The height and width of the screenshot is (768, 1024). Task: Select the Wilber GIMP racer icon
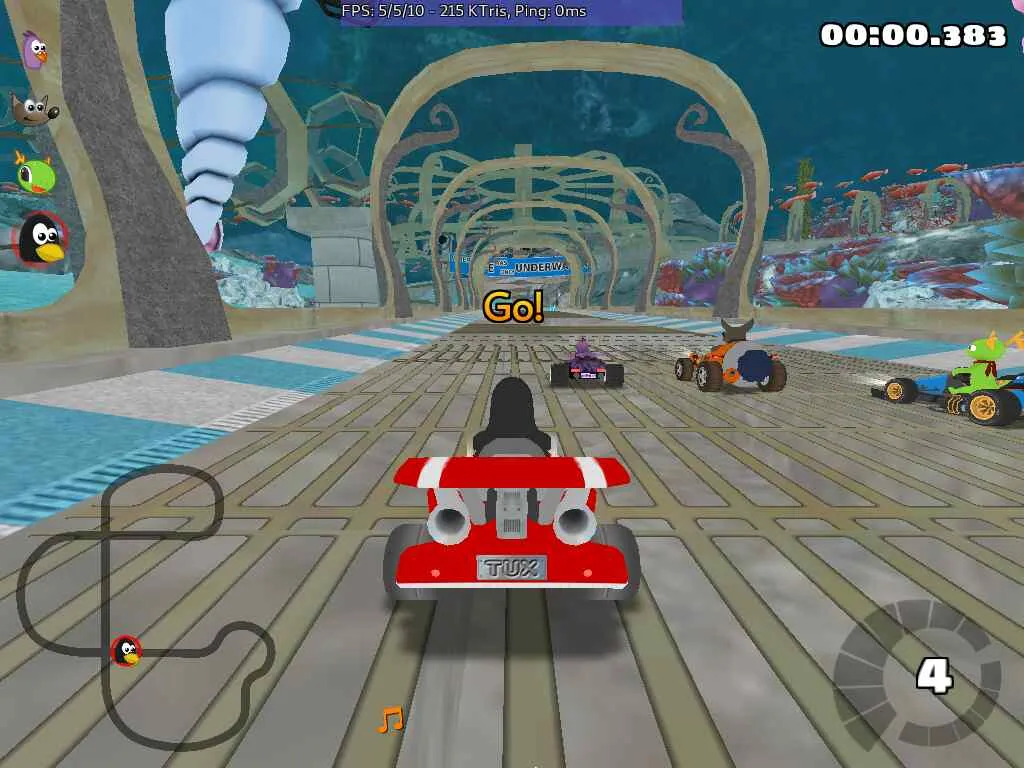click(x=34, y=108)
